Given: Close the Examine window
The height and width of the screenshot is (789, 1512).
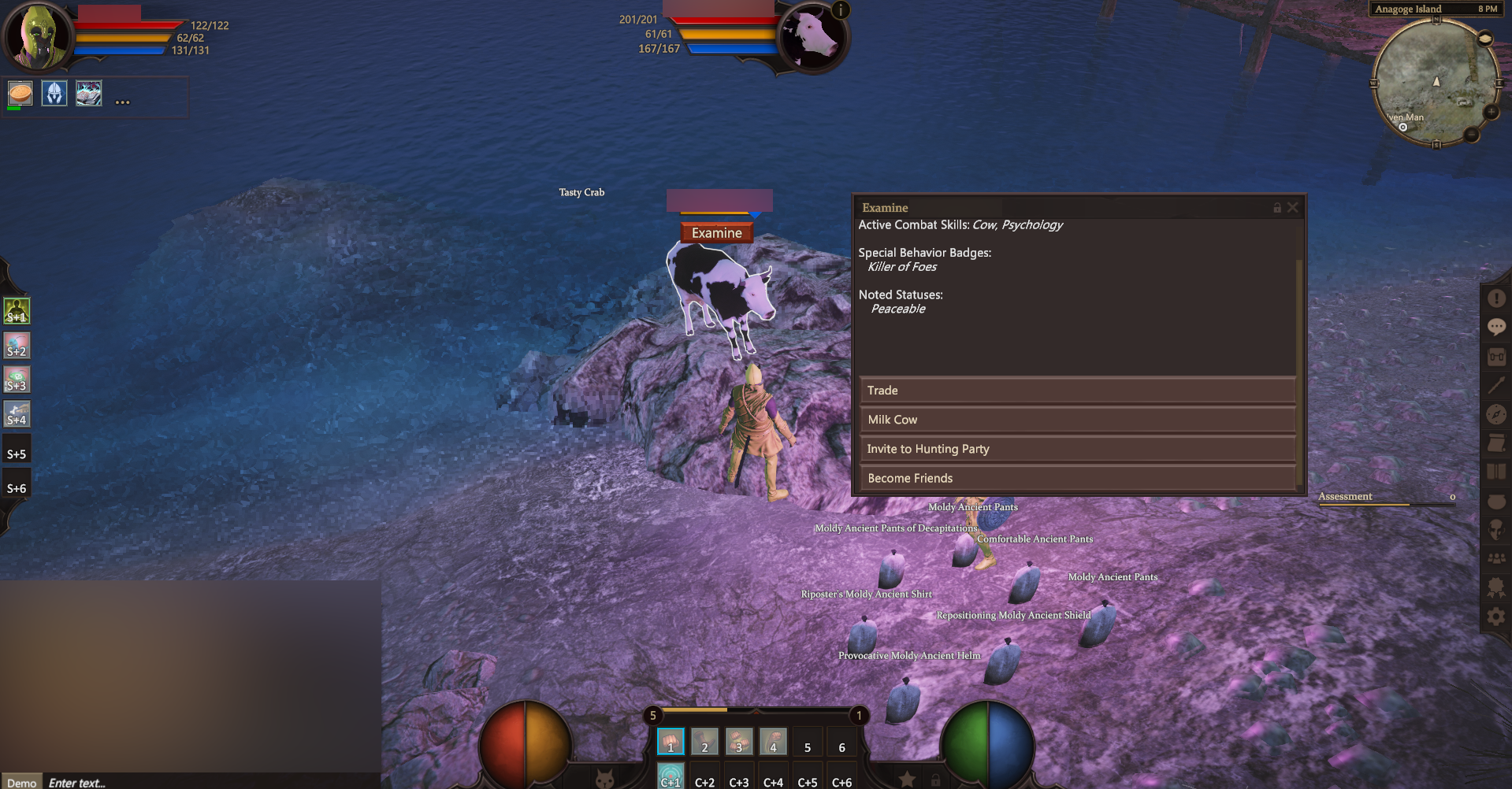Looking at the screenshot, I should click(x=1292, y=208).
